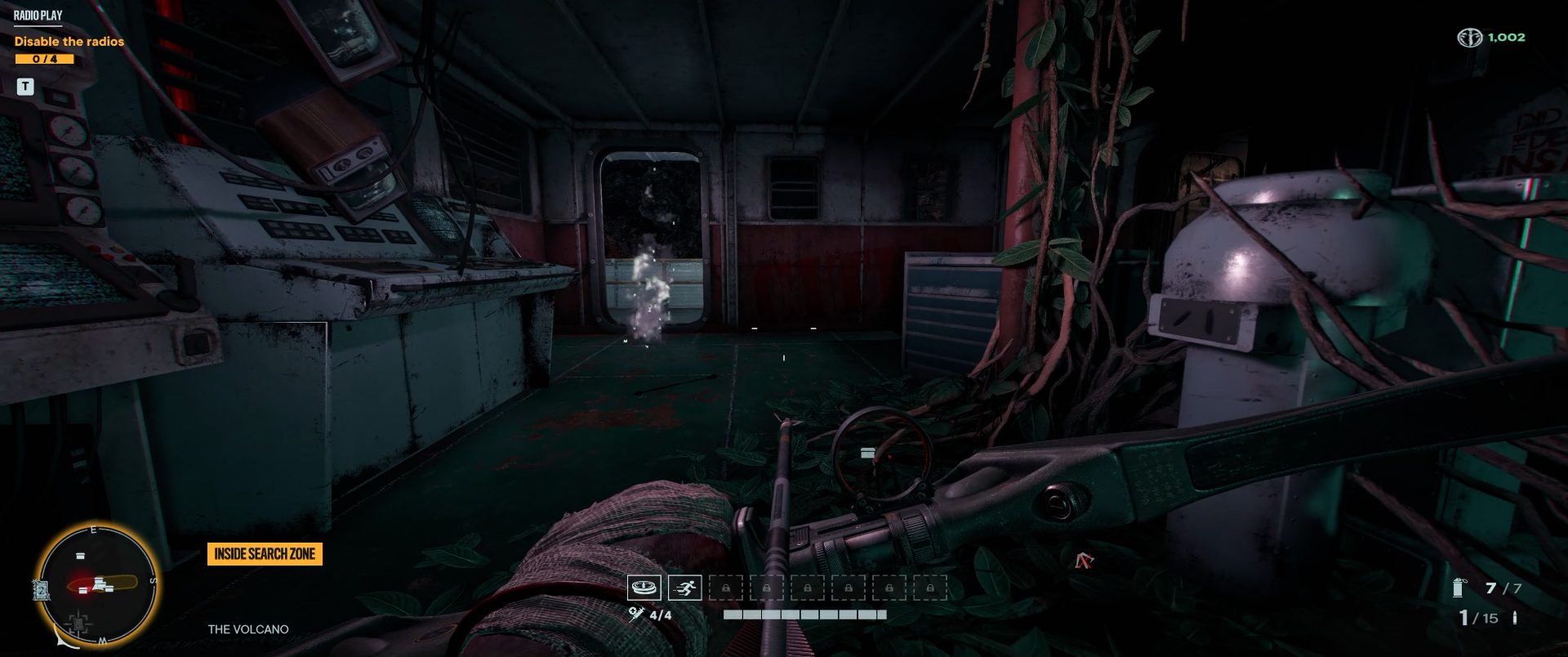Activate the sprinting figure perk slot
The image size is (1568, 657).
point(684,588)
